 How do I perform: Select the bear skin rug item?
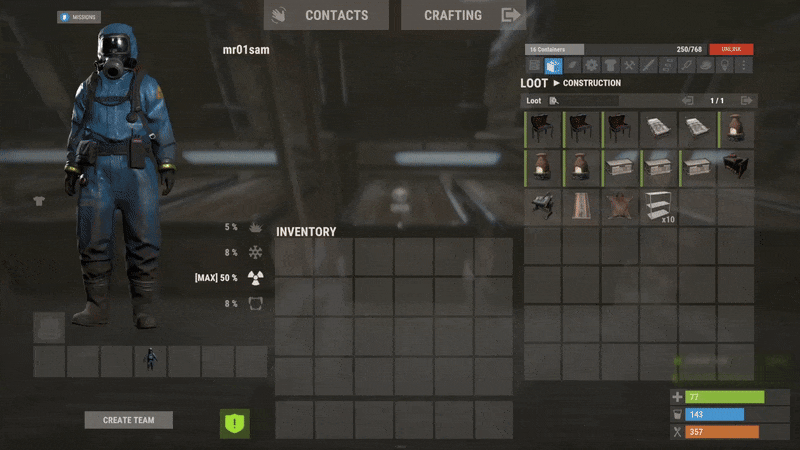[x=620, y=206]
